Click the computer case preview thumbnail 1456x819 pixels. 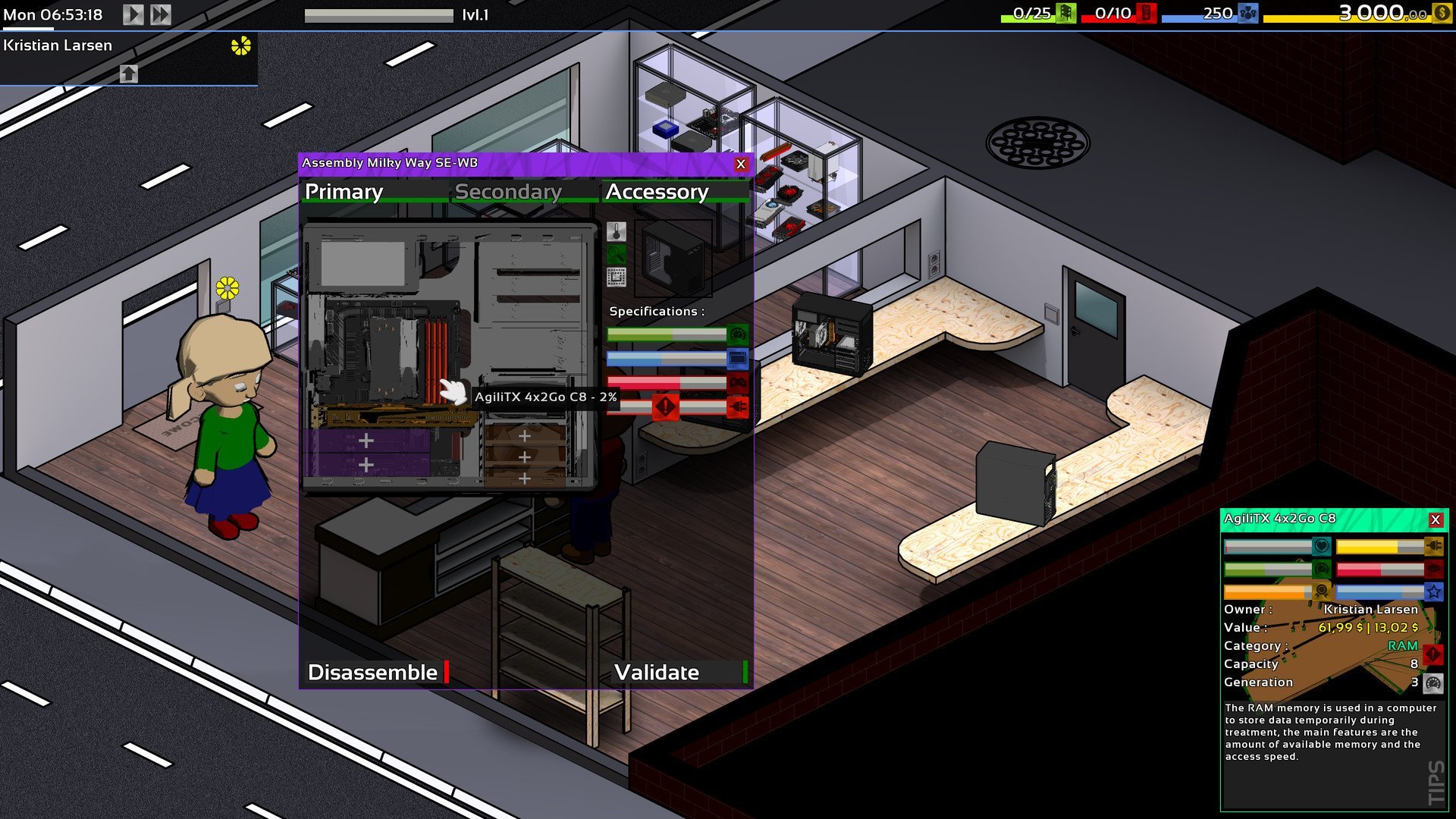(673, 258)
